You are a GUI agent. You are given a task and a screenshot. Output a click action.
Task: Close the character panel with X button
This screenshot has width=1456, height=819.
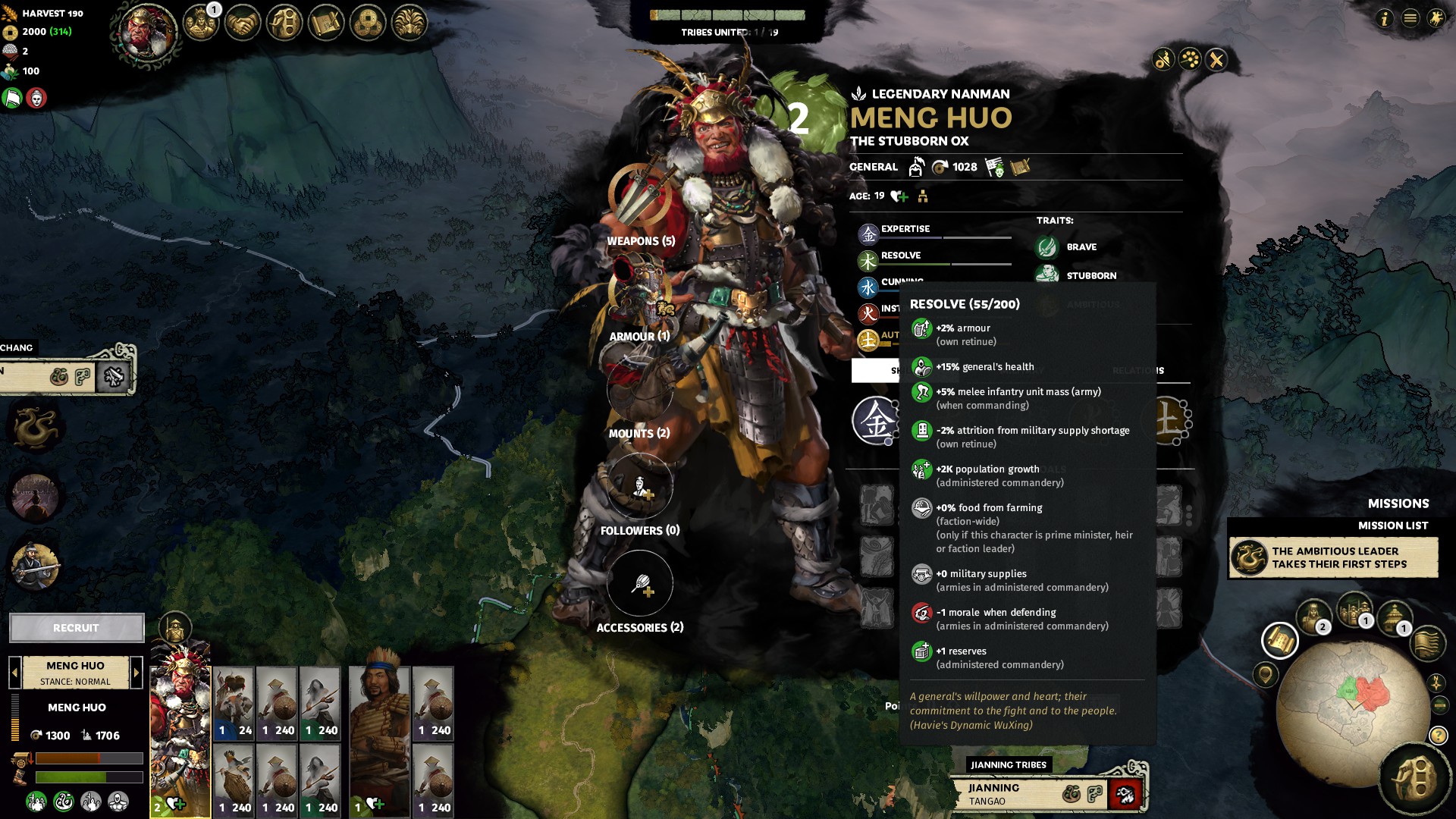coord(1216,60)
